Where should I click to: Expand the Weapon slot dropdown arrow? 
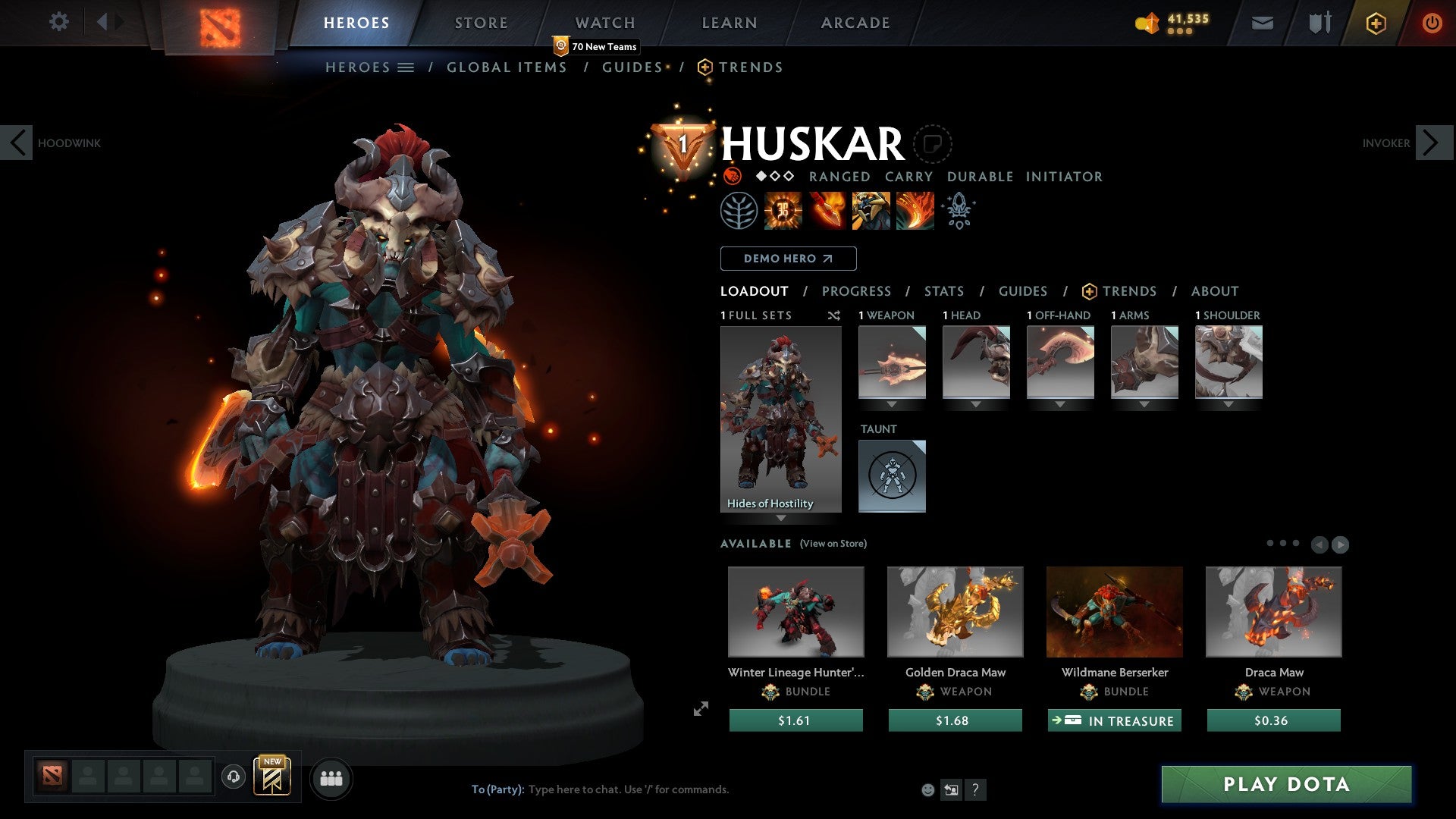[892, 404]
